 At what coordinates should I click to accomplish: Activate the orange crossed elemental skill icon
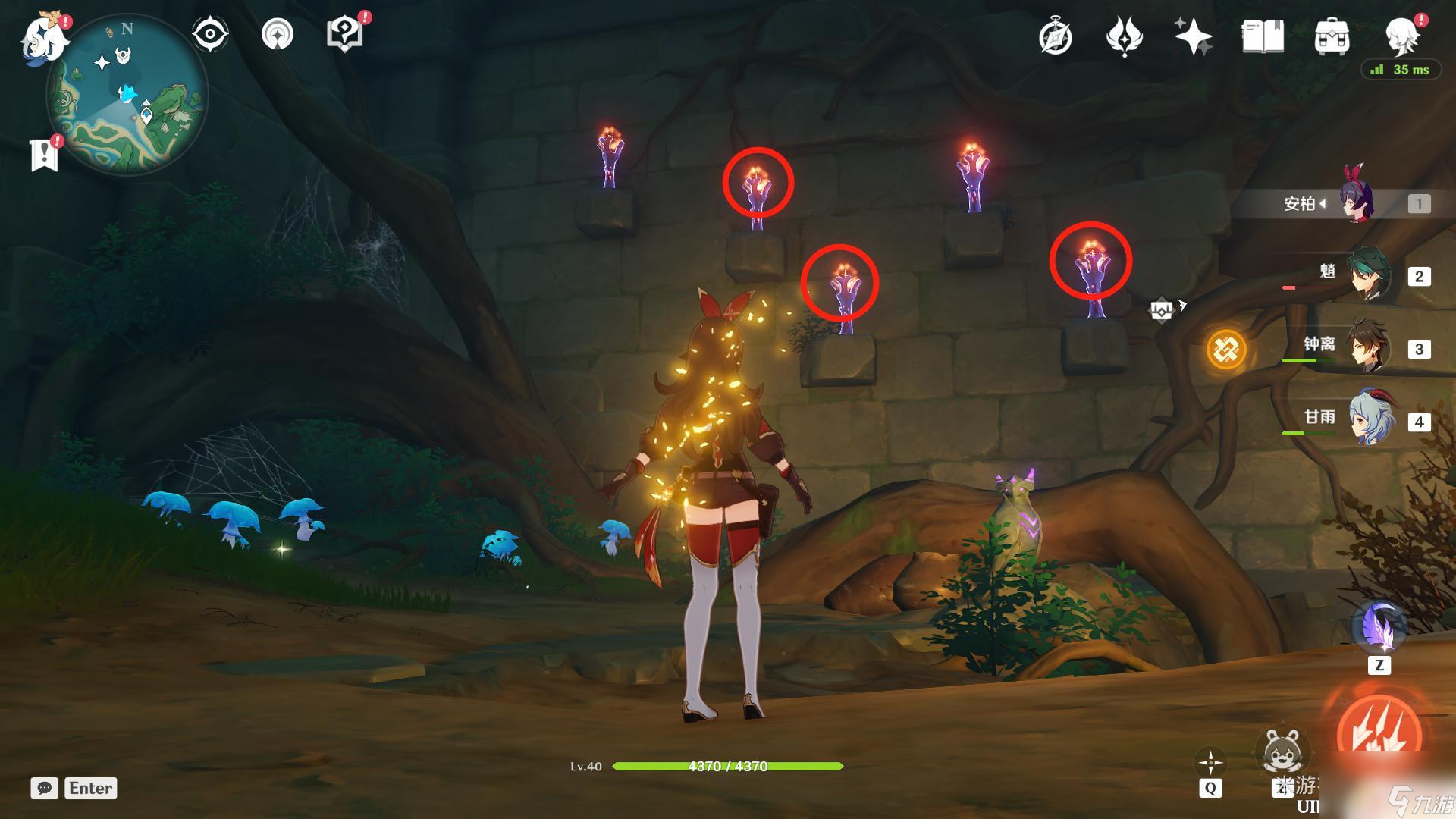point(1226,350)
